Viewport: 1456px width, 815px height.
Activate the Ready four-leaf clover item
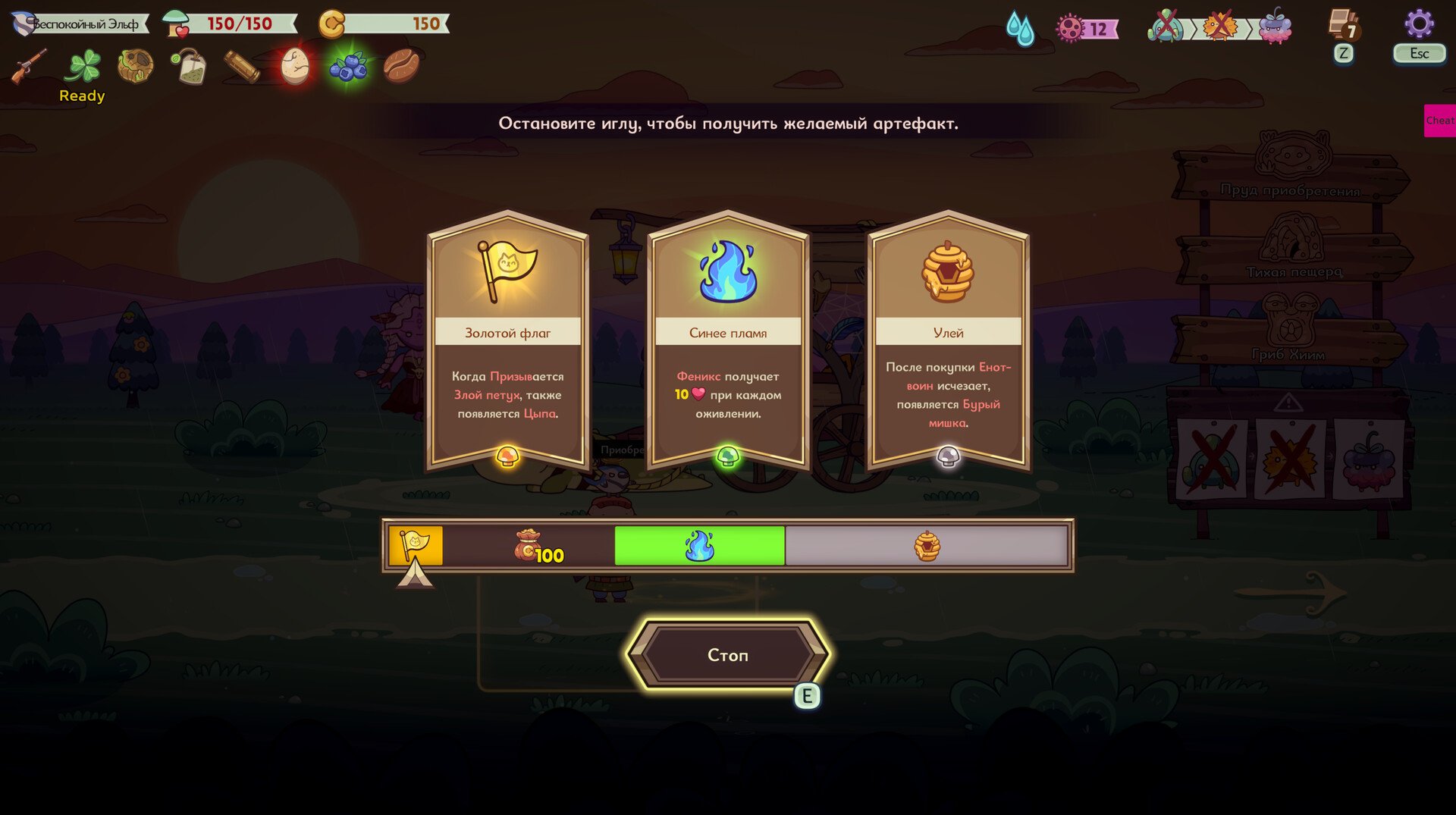[83, 67]
